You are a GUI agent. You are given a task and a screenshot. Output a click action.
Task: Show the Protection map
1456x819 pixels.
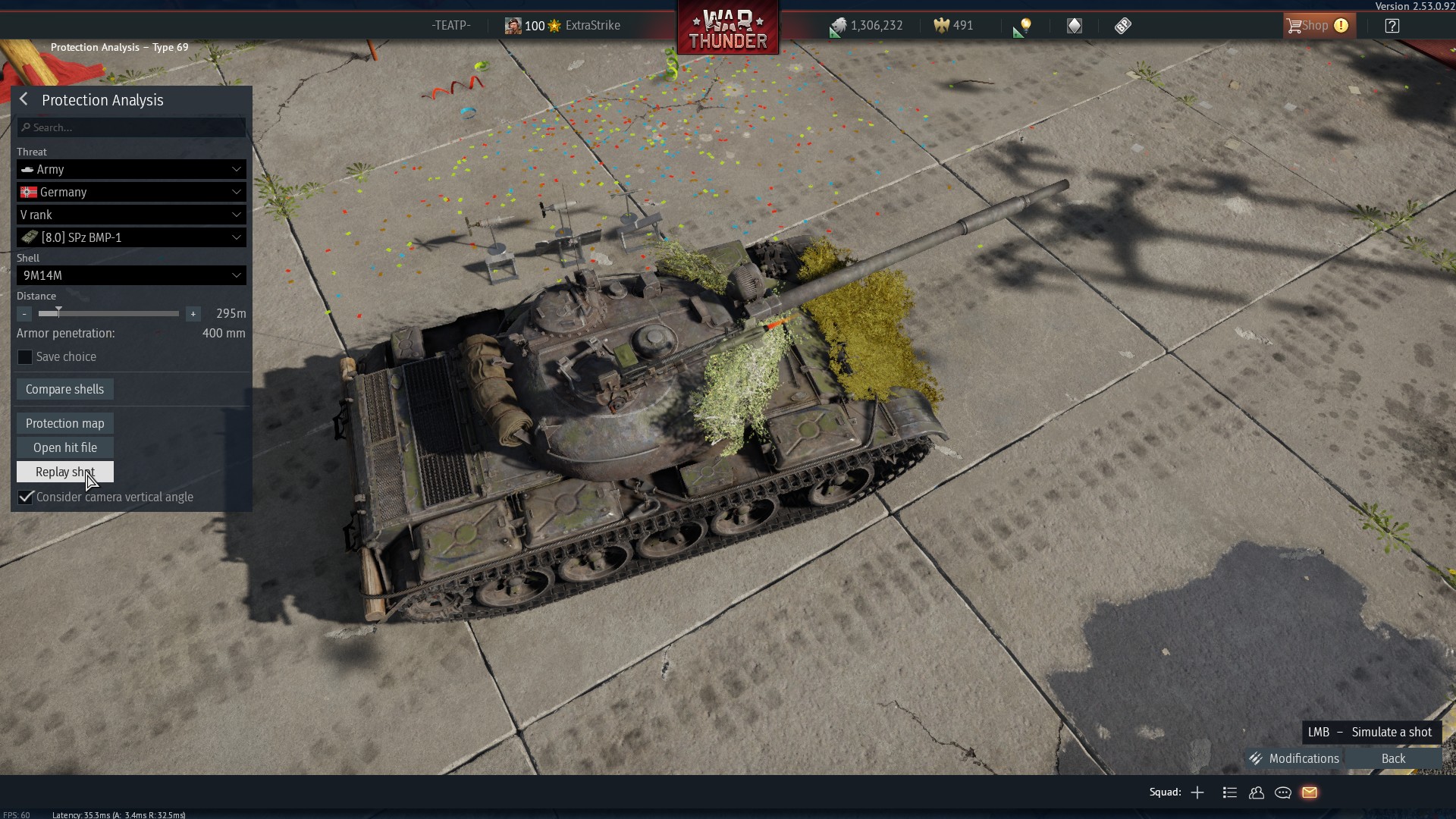(65, 423)
